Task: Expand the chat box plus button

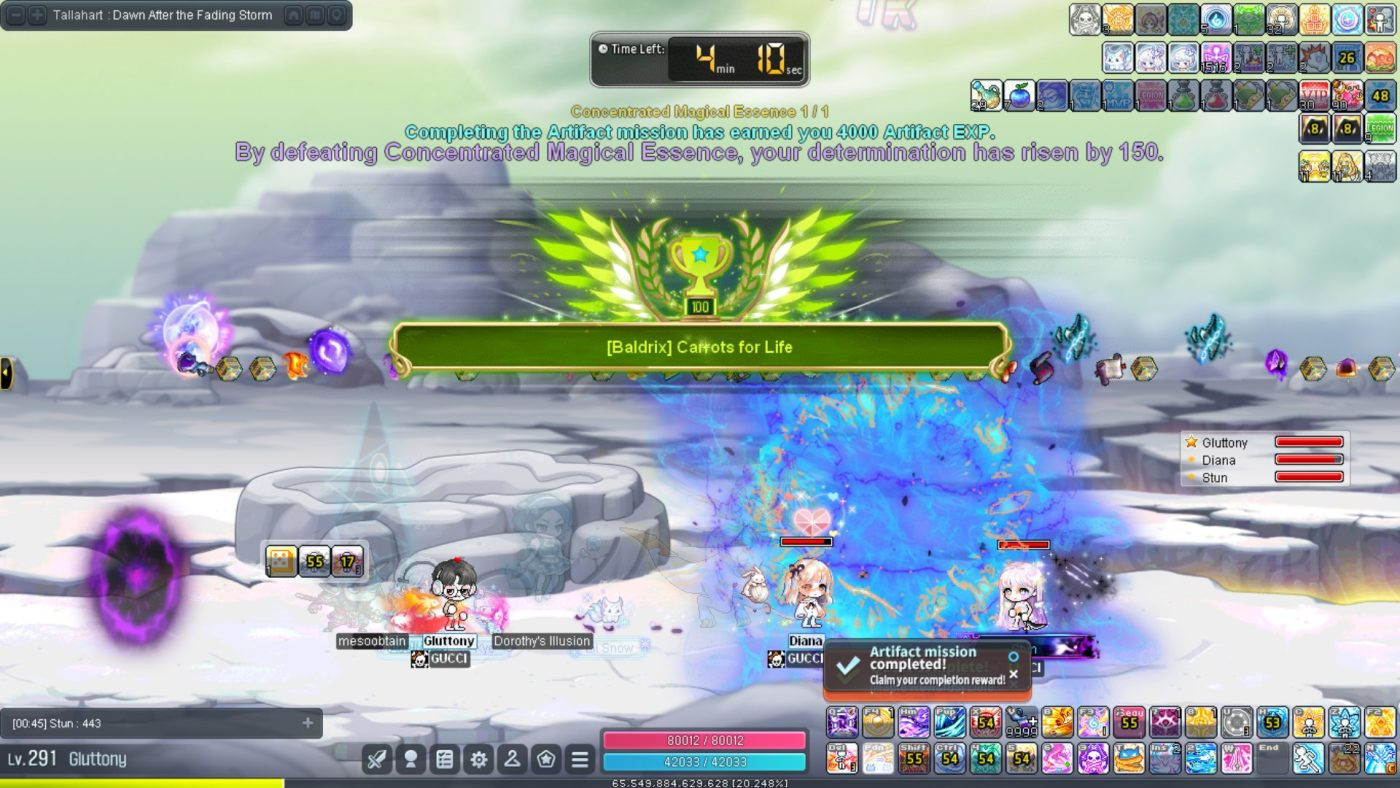Action: tap(307, 723)
